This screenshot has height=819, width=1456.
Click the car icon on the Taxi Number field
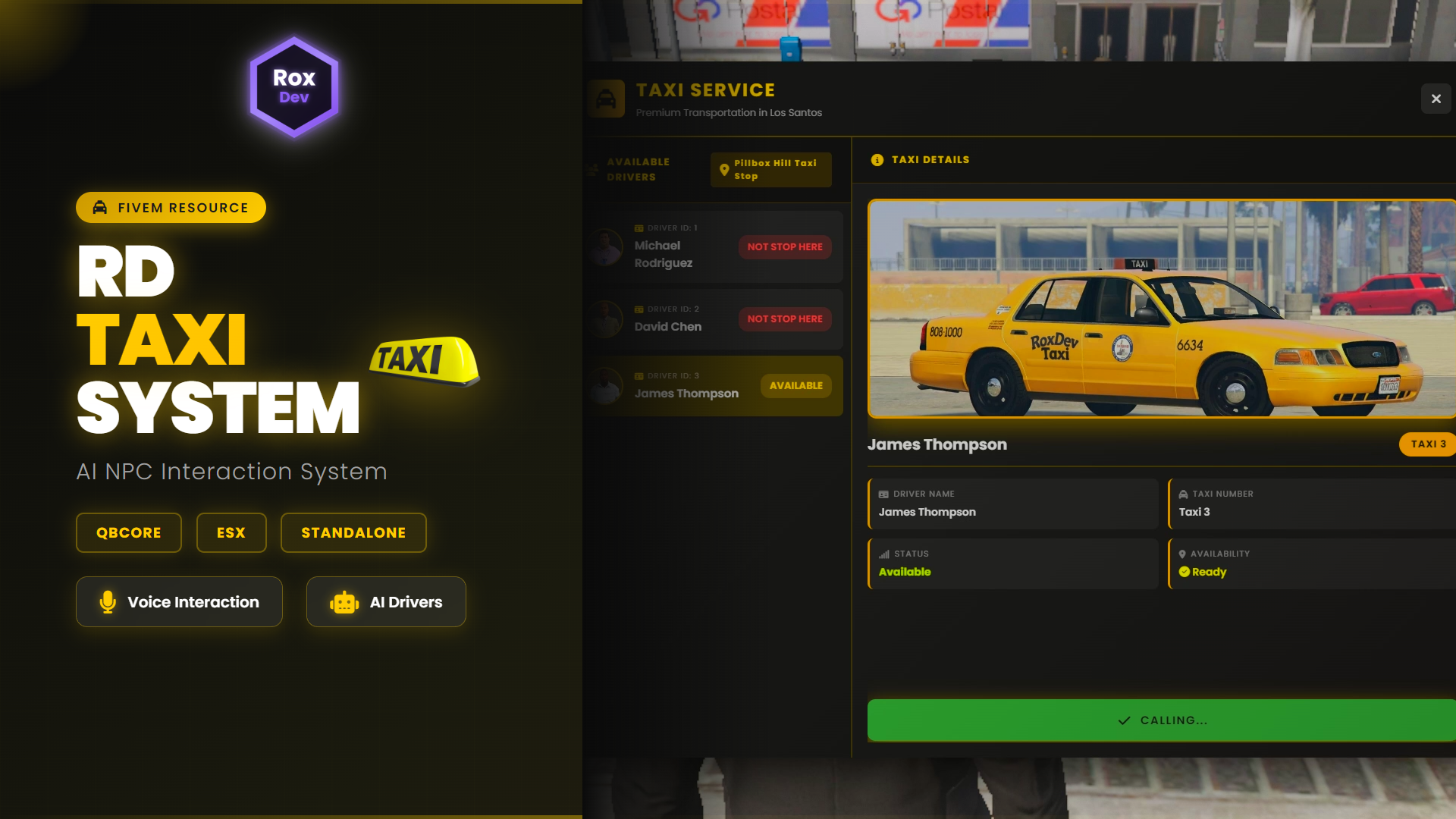point(1185,493)
